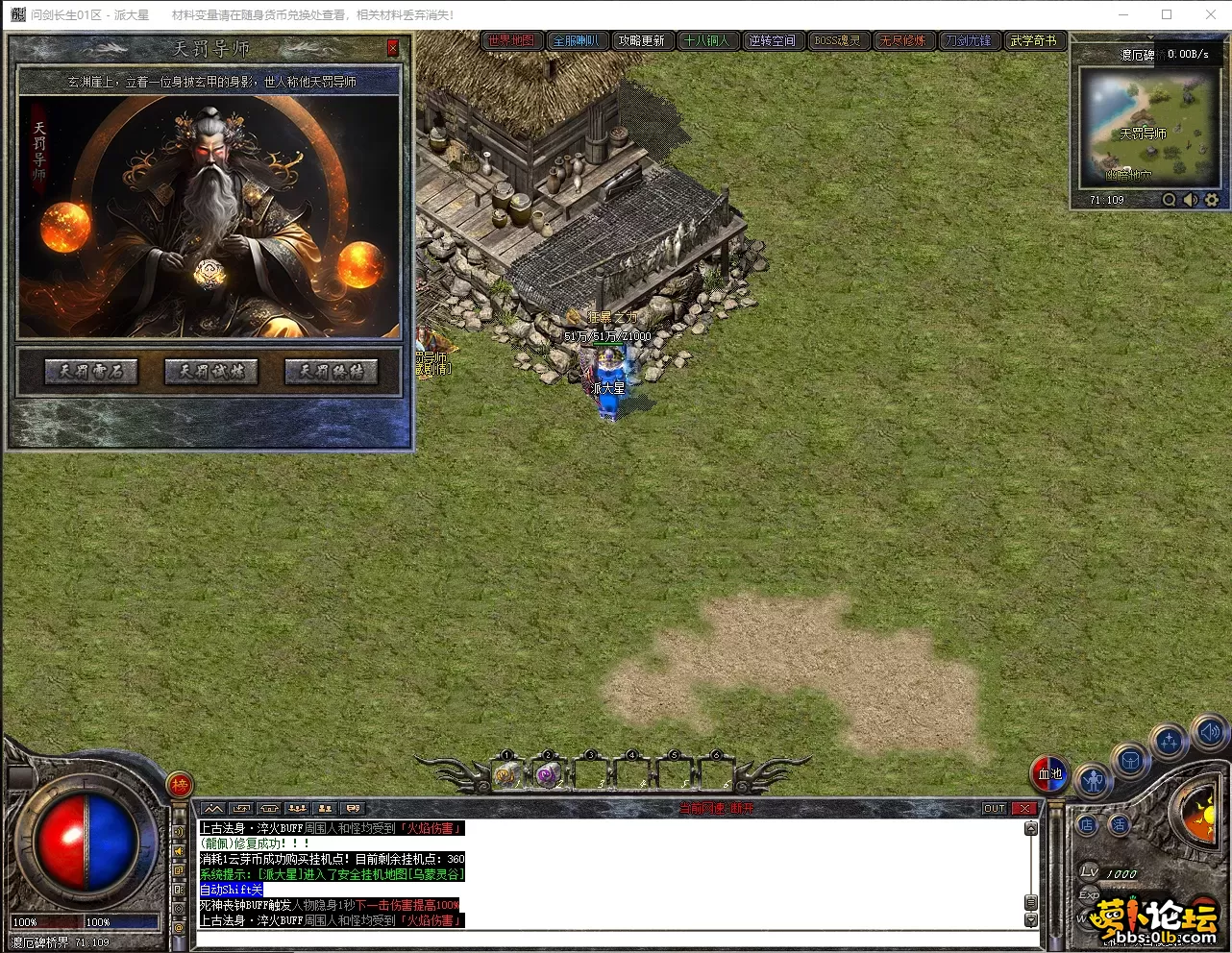The height and width of the screenshot is (953, 1232).
Task: Click the OUT button on chat bar
Action: point(994,809)
